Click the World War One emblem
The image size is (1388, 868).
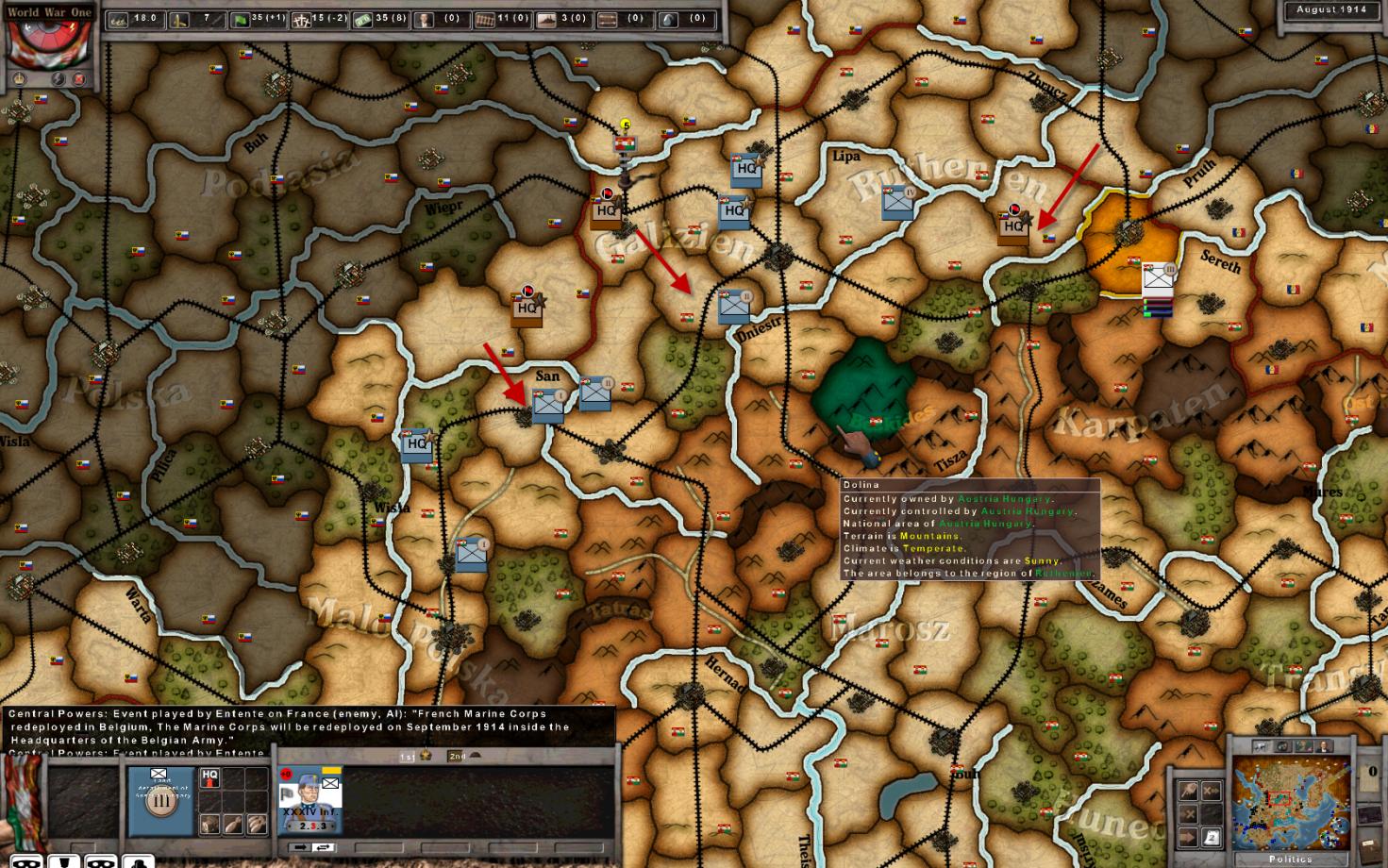[47, 42]
